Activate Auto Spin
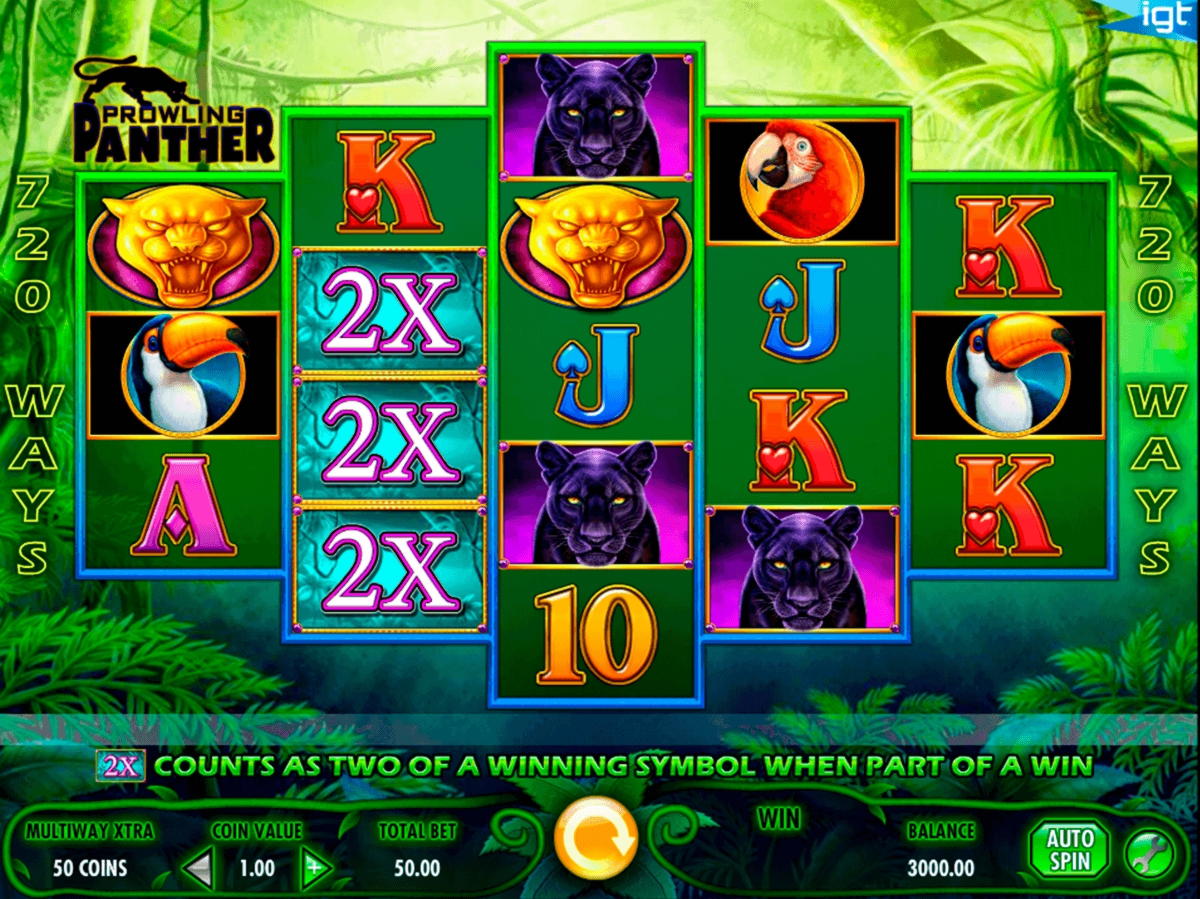 [x=1070, y=850]
